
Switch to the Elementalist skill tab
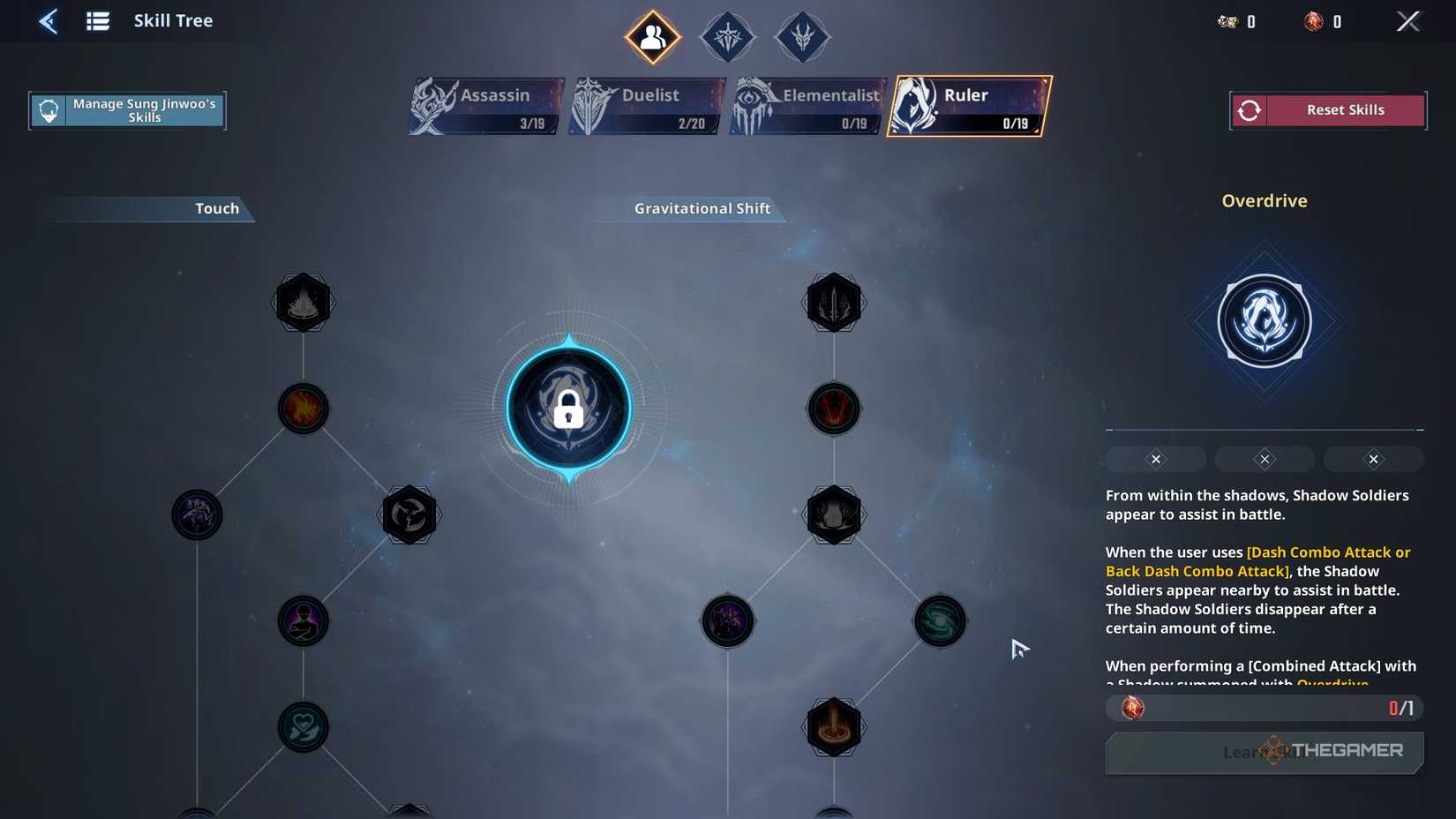tap(806, 105)
